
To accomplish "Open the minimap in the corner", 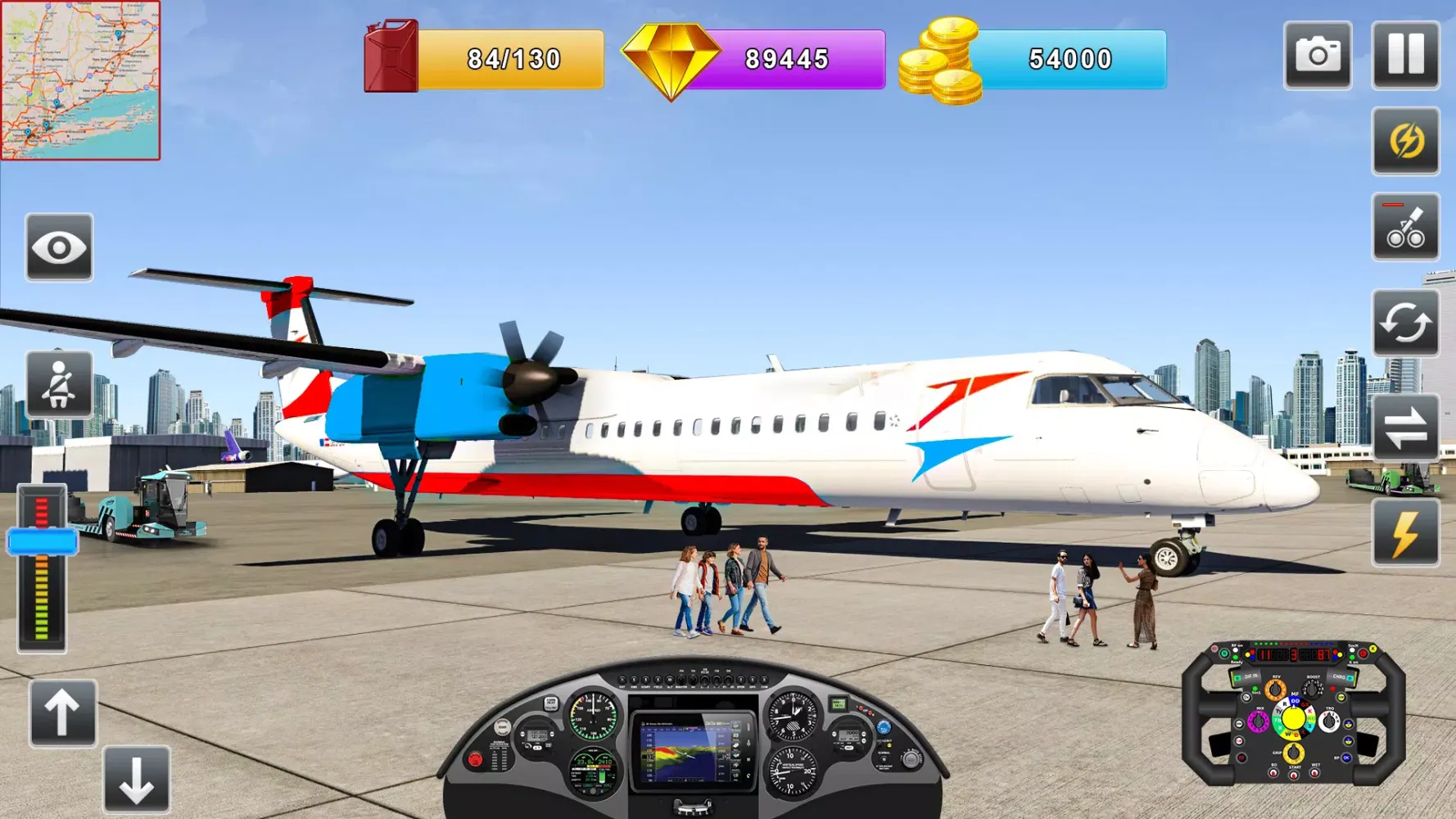I will (x=79, y=82).
